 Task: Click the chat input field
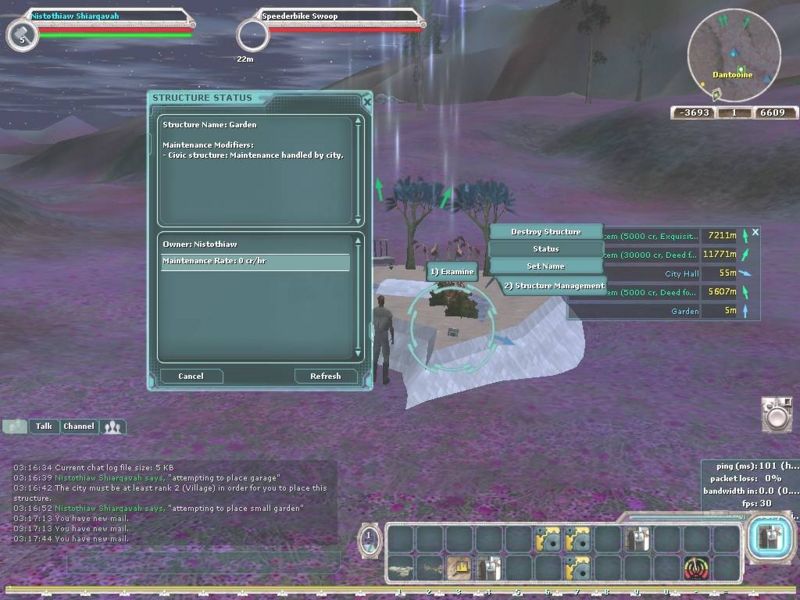tap(170, 562)
